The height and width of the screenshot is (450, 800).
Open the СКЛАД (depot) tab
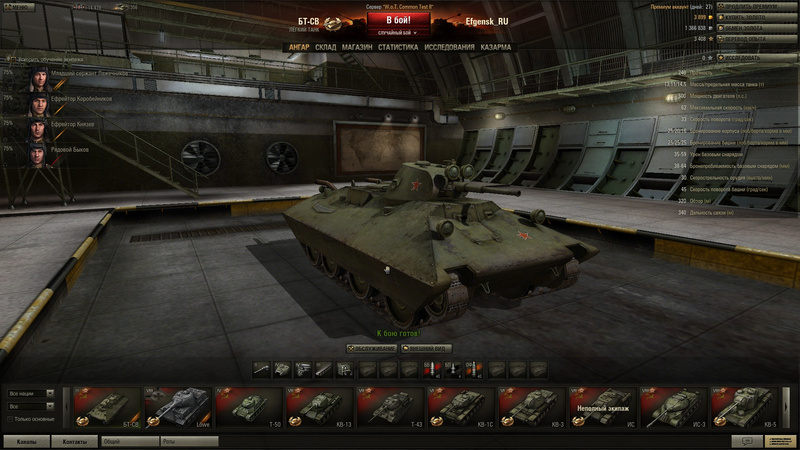[x=325, y=47]
